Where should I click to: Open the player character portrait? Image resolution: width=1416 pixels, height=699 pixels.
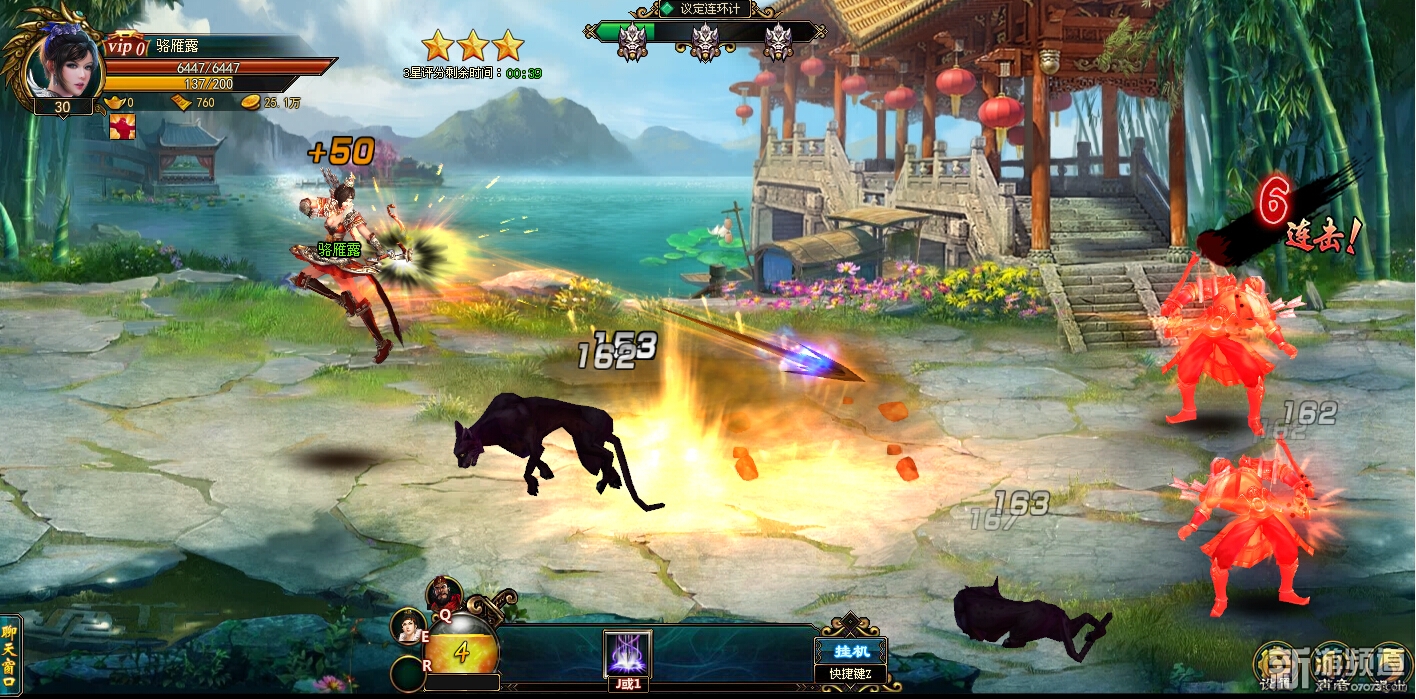[61, 62]
